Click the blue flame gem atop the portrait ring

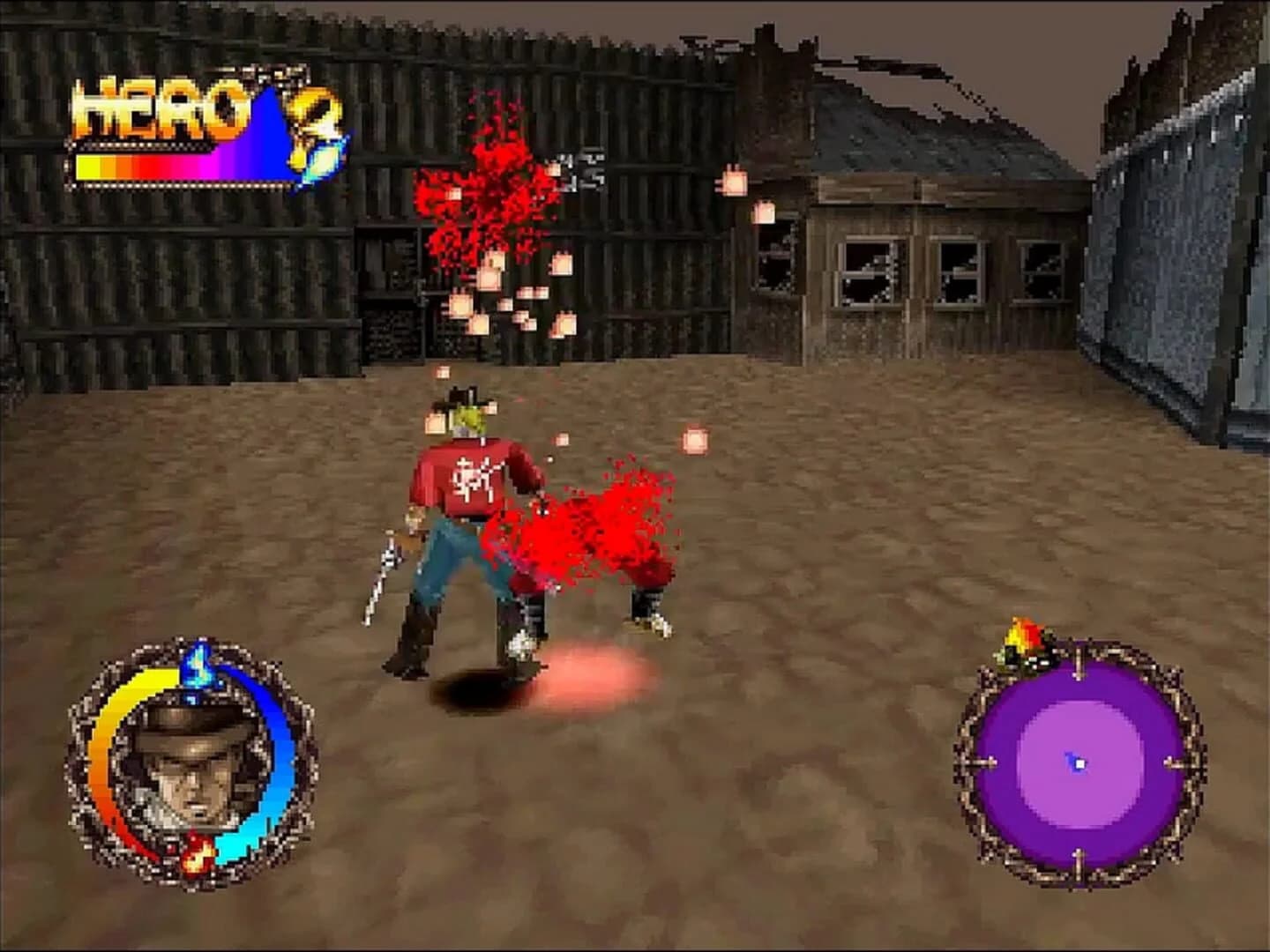point(198,667)
